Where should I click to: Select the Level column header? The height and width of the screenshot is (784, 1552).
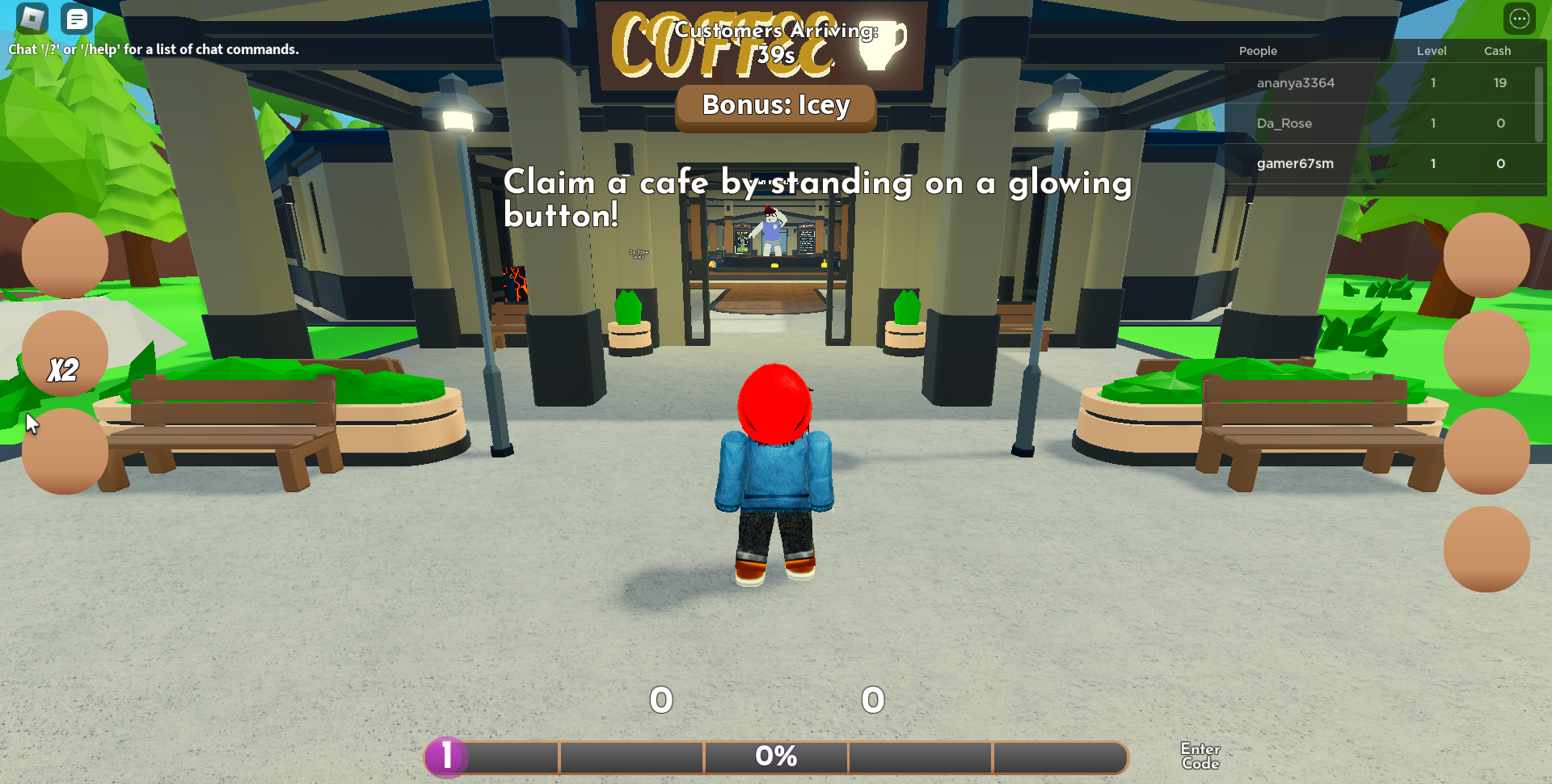[x=1432, y=50]
